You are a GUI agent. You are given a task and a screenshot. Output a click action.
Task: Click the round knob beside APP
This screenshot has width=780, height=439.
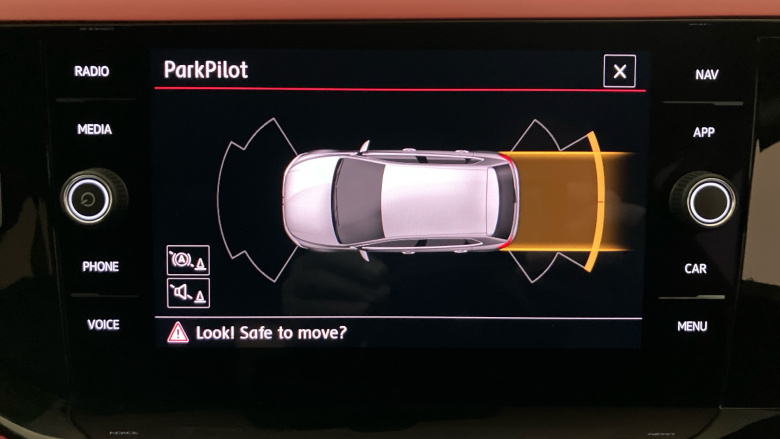(x=709, y=199)
